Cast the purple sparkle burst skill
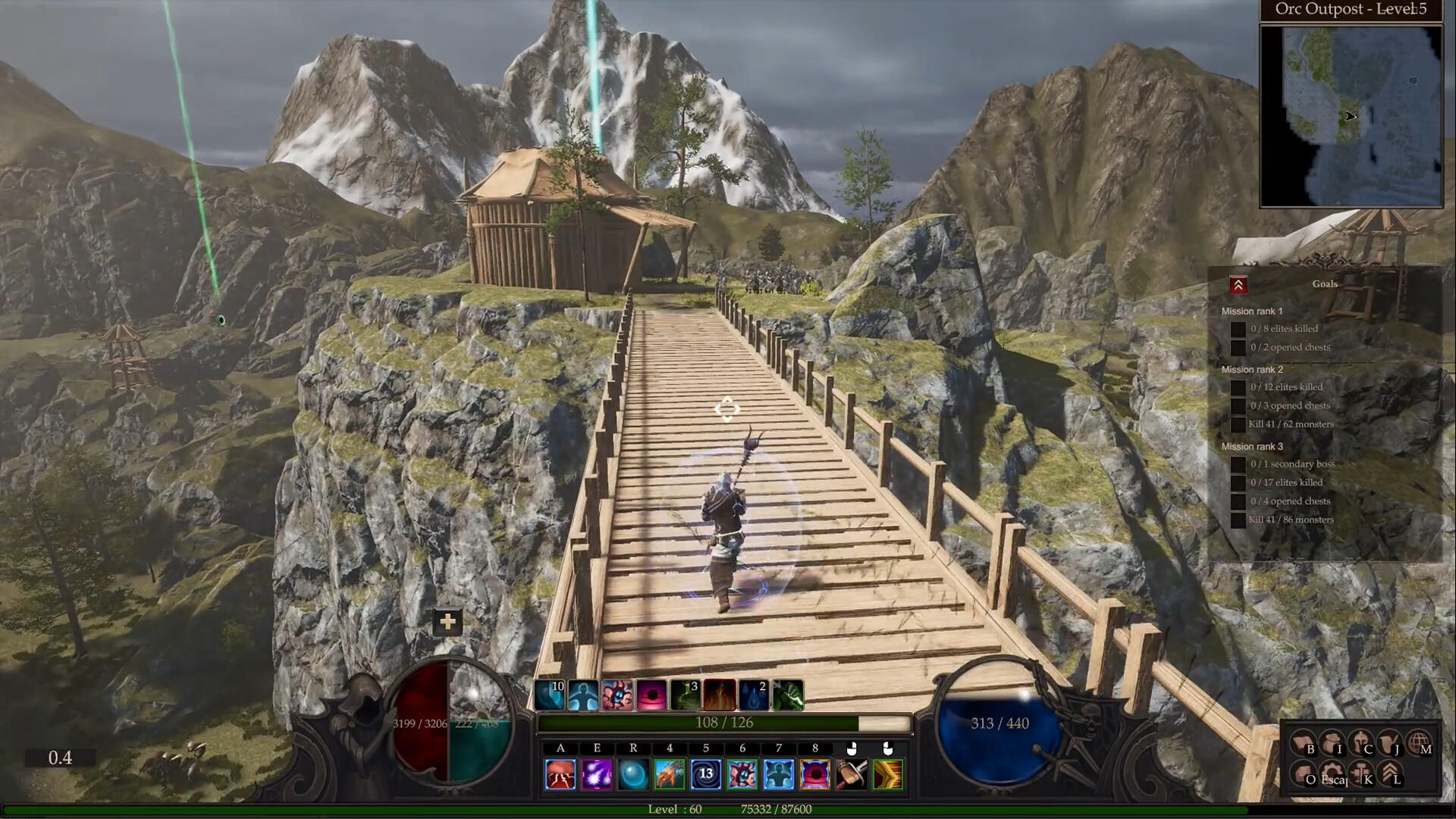The height and width of the screenshot is (819, 1456). pos(597,775)
